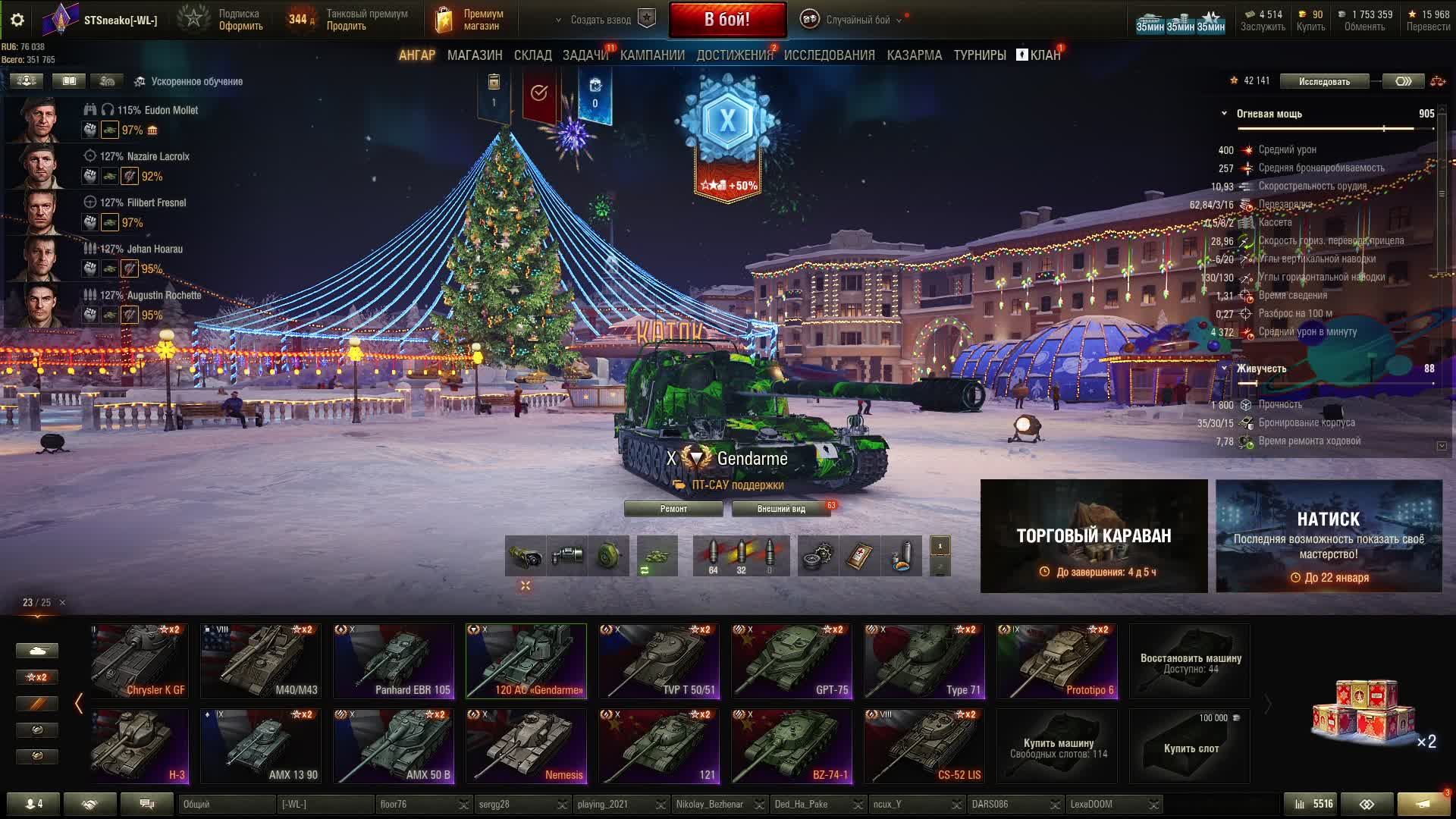Image resolution: width=1456 pixels, height=819 pixels.
Task: Open the Натиск event banner
Action: tap(1329, 536)
